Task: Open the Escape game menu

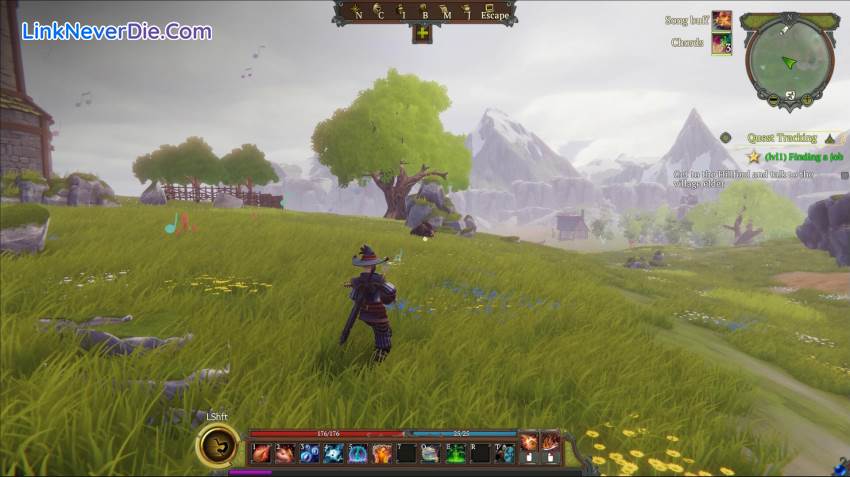Action: [495, 15]
